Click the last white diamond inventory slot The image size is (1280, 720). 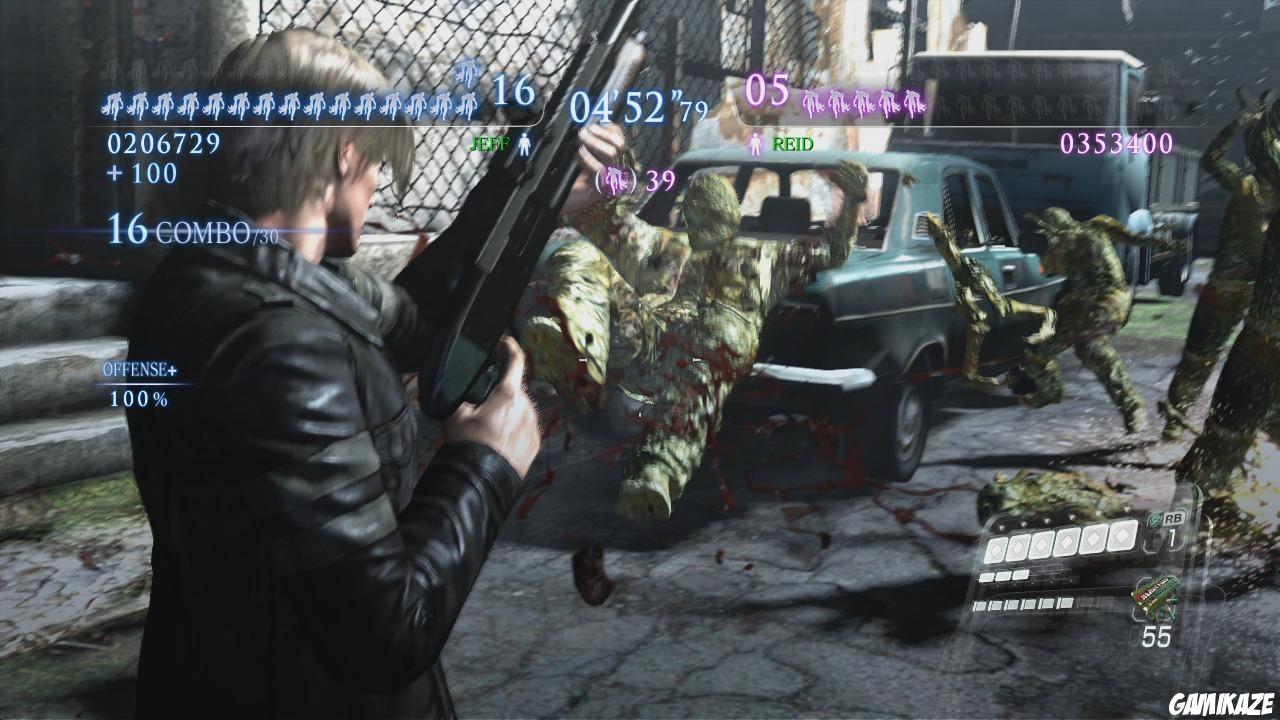tap(1120, 538)
